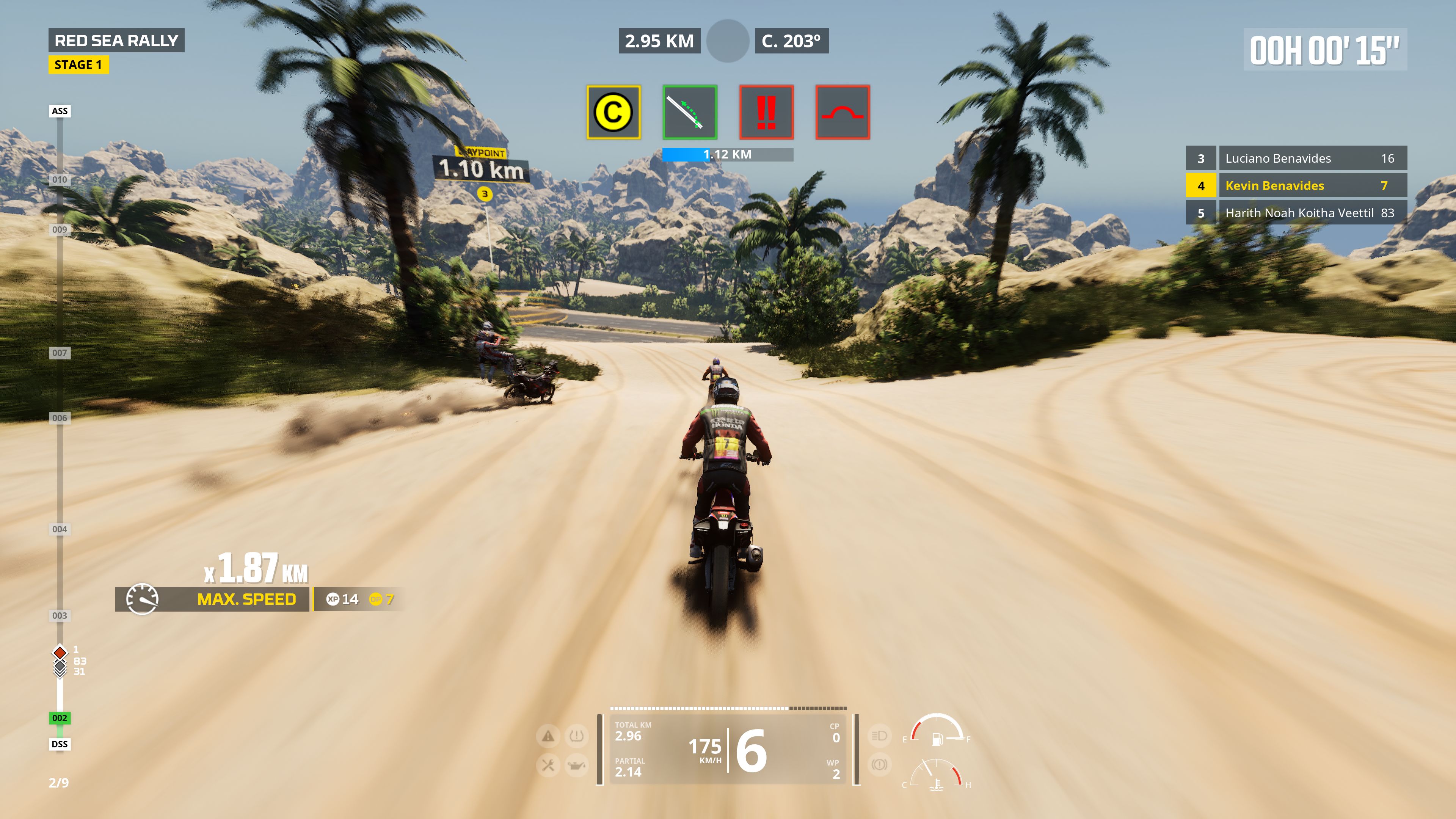Viewport: 1456px width, 819px height.
Task: Click the warning triangle status icon
Action: tap(548, 736)
